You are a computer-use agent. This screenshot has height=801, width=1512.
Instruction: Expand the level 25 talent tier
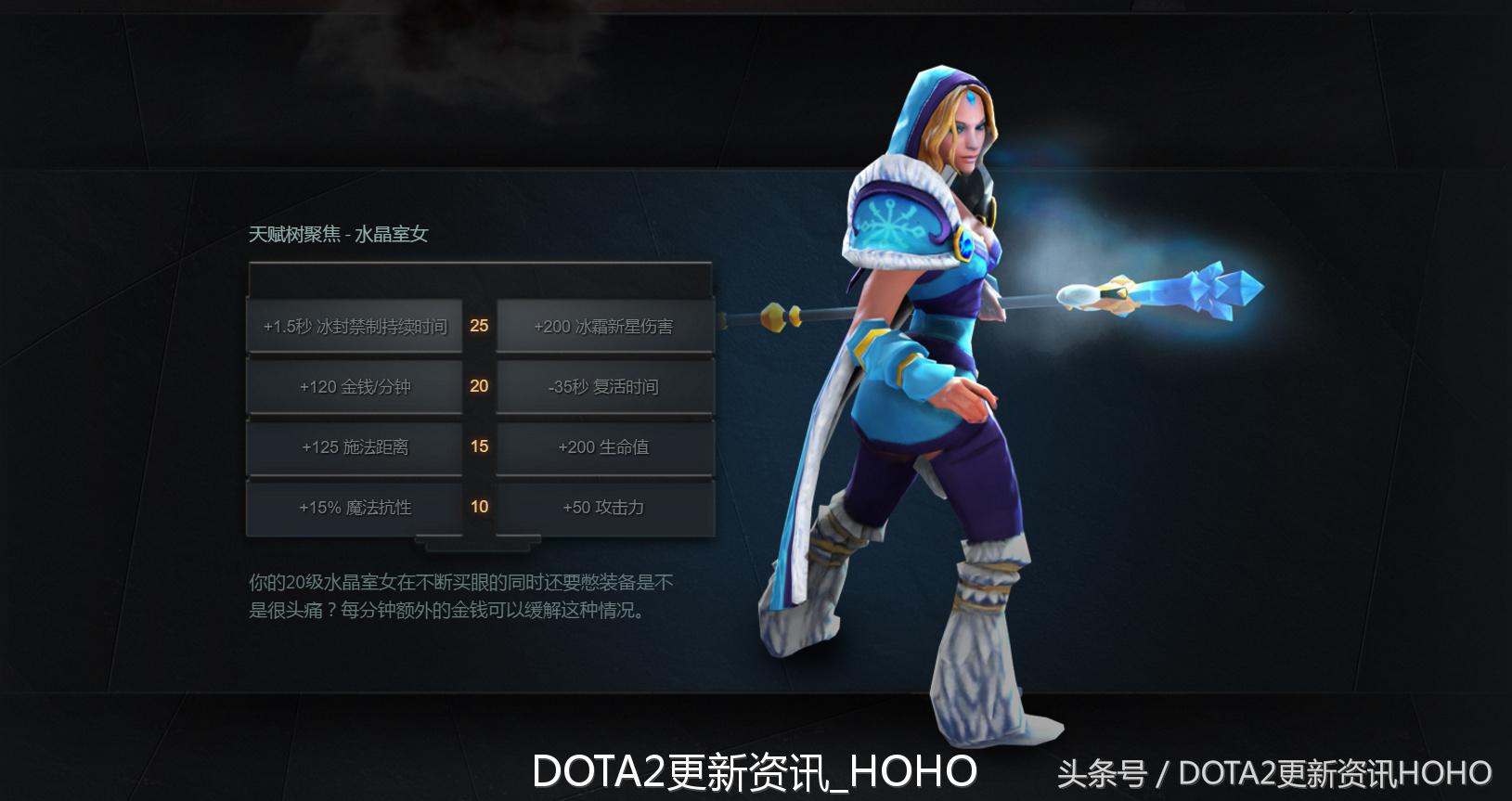point(479,326)
